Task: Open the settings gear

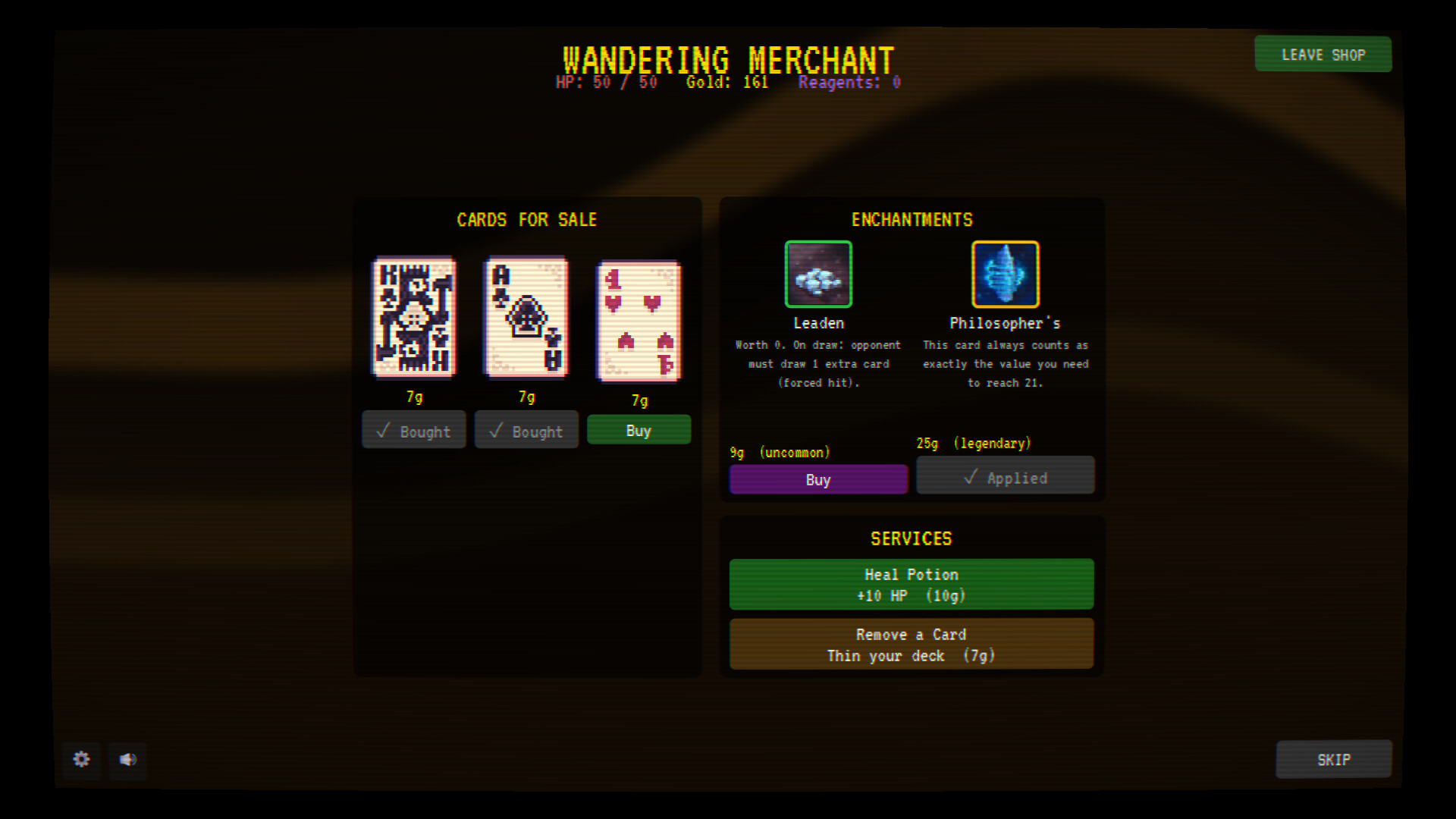Action: (x=81, y=761)
